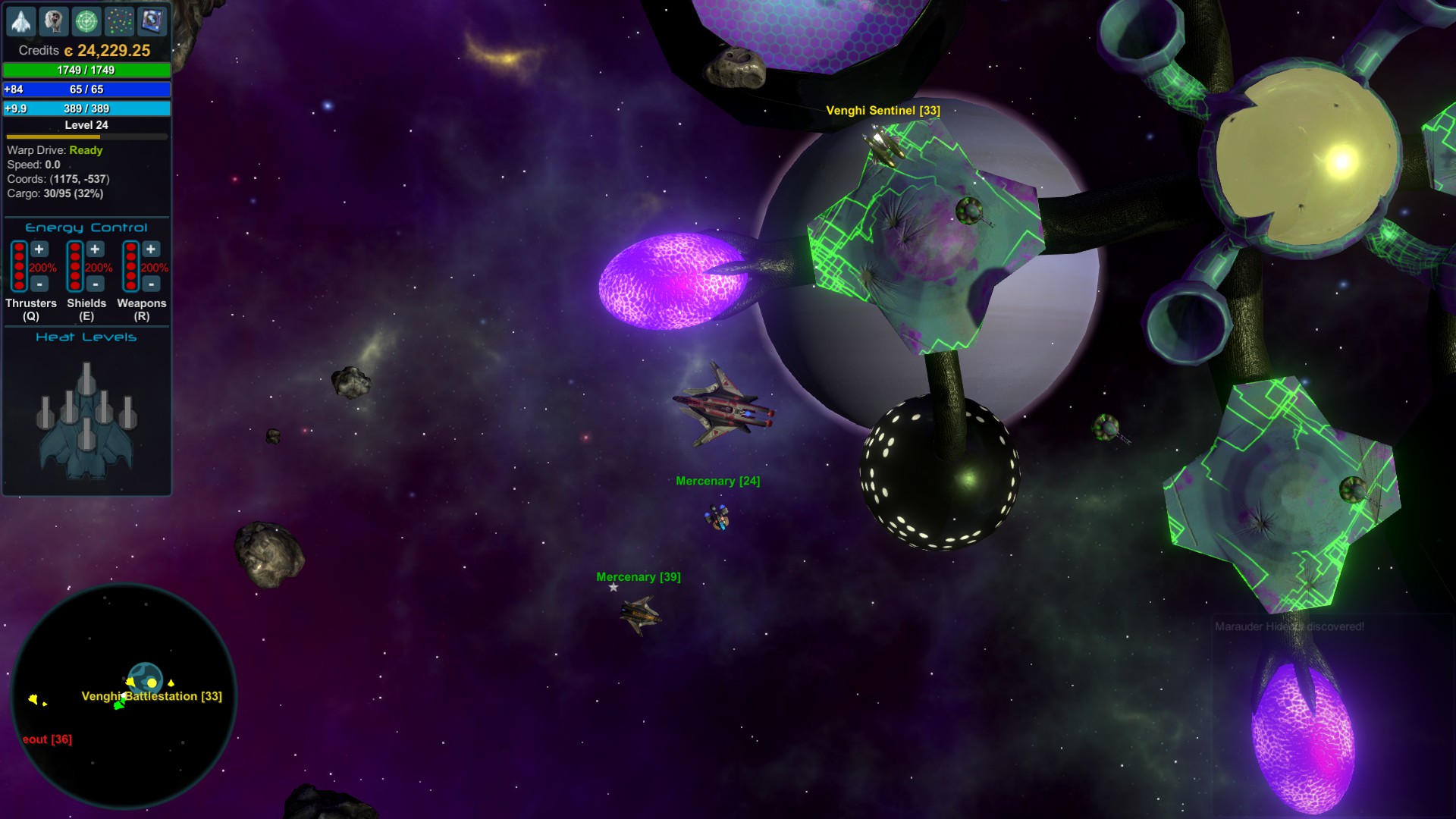Click the circular radar minimap
Image resolution: width=1456 pixels, height=819 pixels.
pos(124,696)
